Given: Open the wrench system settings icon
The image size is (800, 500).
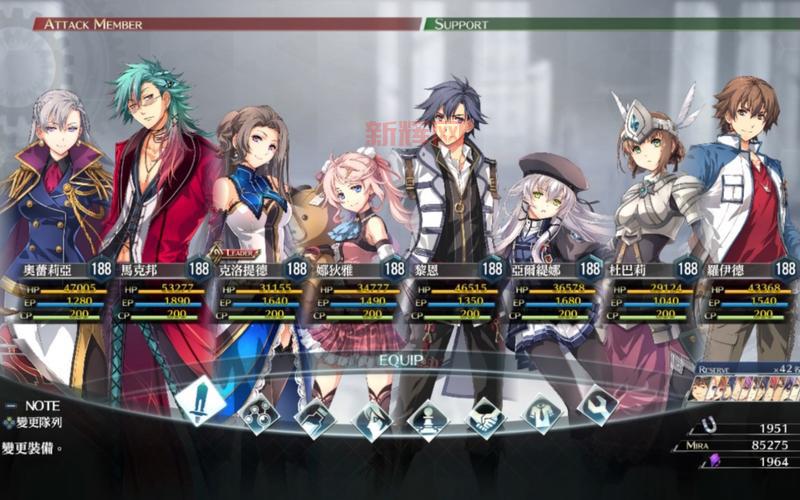Looking at the screenshot, I should pos(598,404).
